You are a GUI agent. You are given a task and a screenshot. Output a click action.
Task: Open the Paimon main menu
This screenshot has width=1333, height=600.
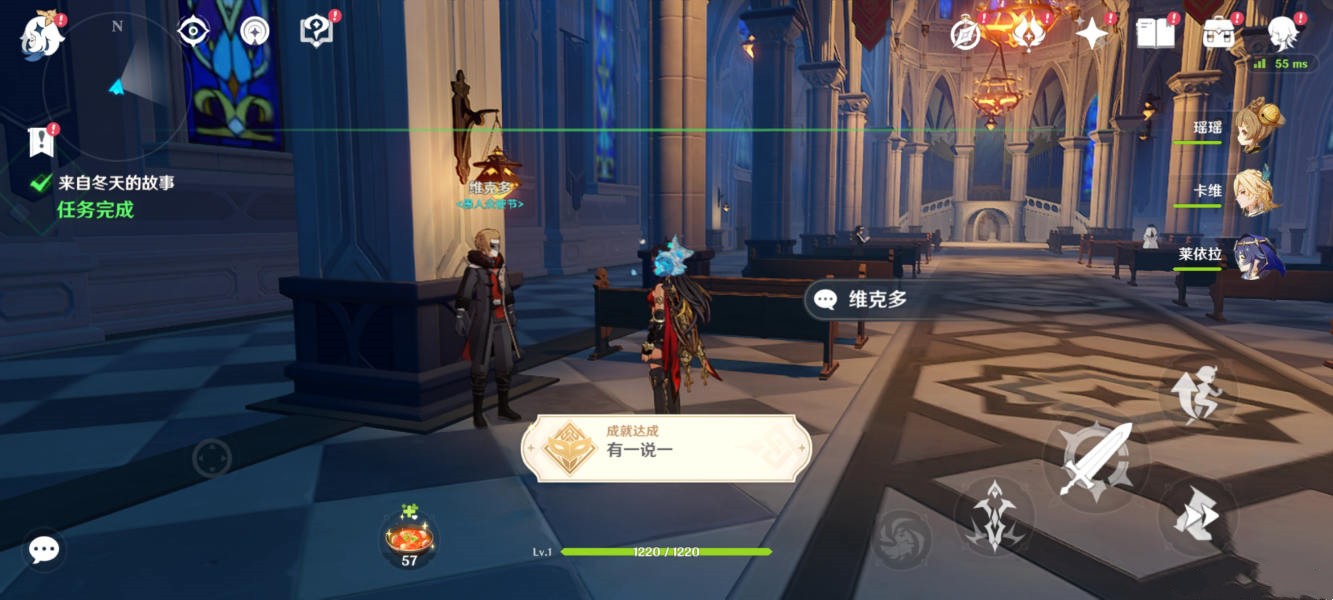[x=41, y=35]
